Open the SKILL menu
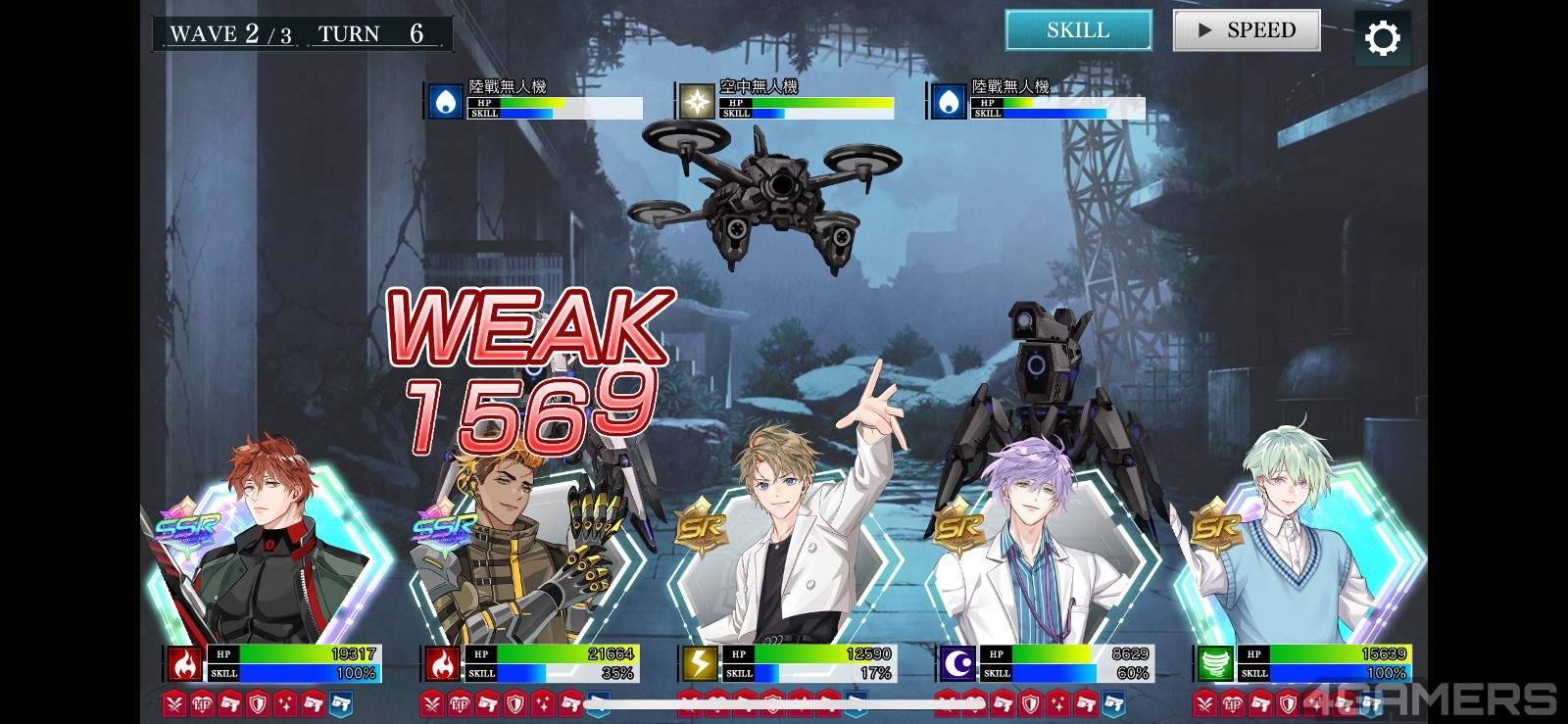 [1078, 30]
